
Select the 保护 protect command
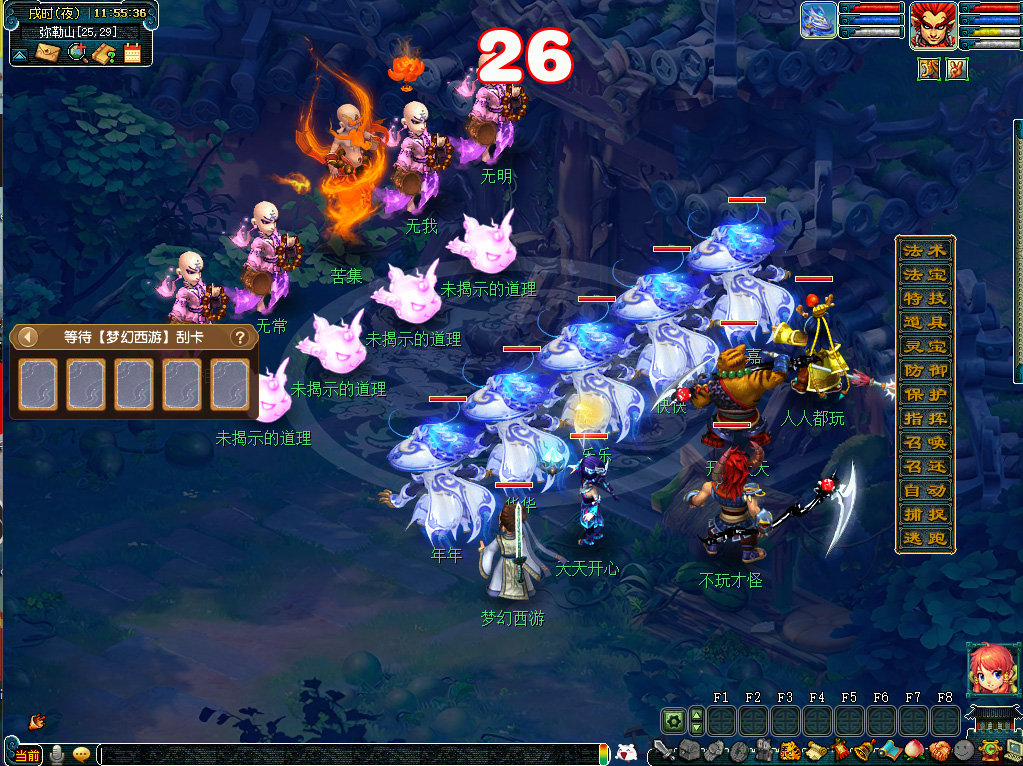(924, 394)
